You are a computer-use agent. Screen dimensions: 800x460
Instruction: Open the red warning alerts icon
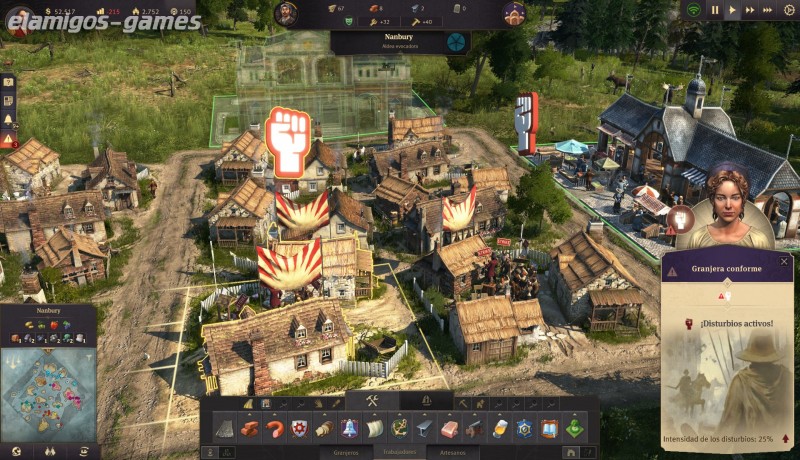pyautogui.click(x=8, y=141)
